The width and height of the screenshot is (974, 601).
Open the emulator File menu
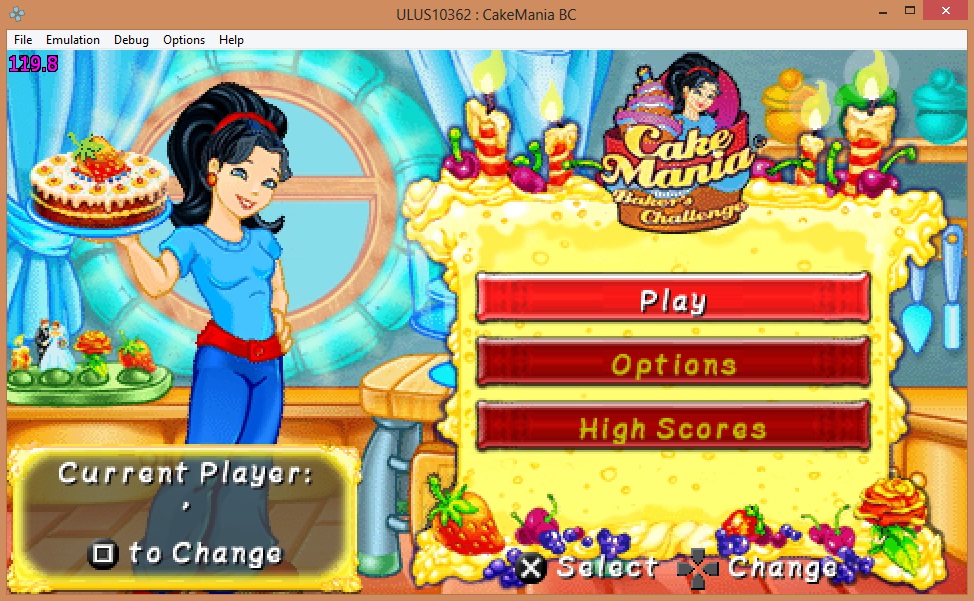(x=23, y=40)
